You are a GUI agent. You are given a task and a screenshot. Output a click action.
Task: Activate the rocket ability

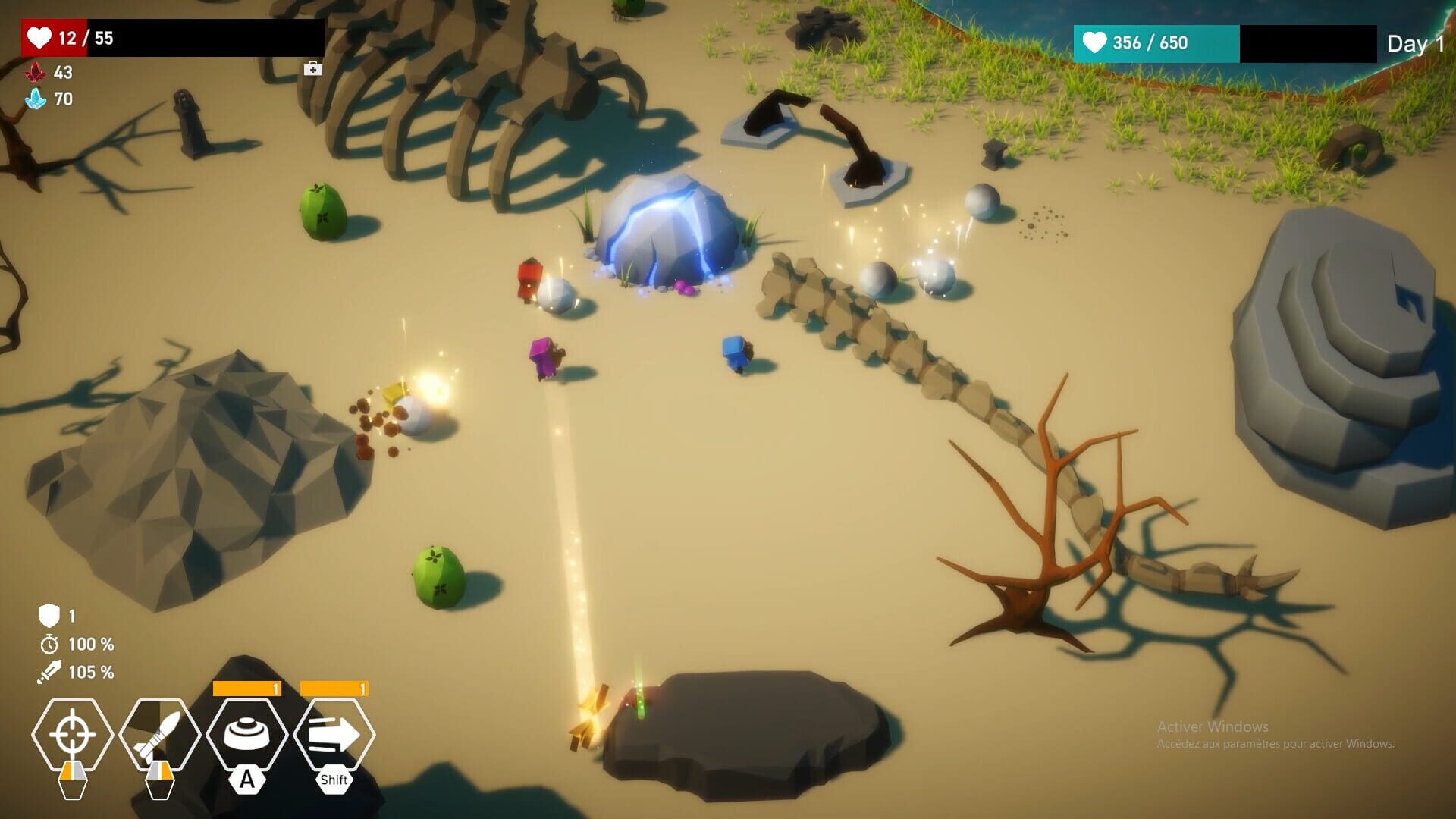[x=161, y=735]
